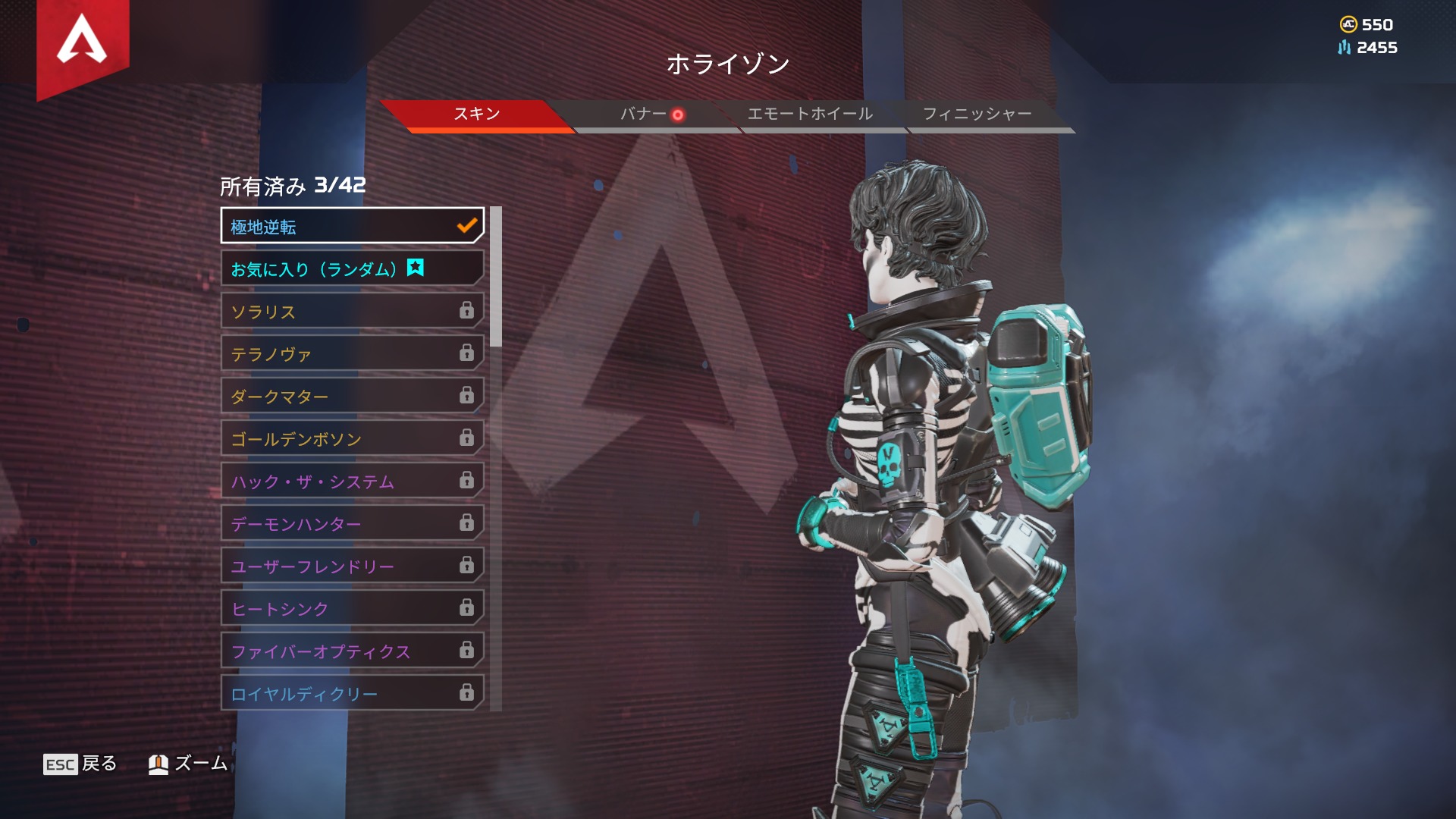
Task: Choose the ゴールデンボソン skin
Action: pyautogui.click(x=352, y=439)
